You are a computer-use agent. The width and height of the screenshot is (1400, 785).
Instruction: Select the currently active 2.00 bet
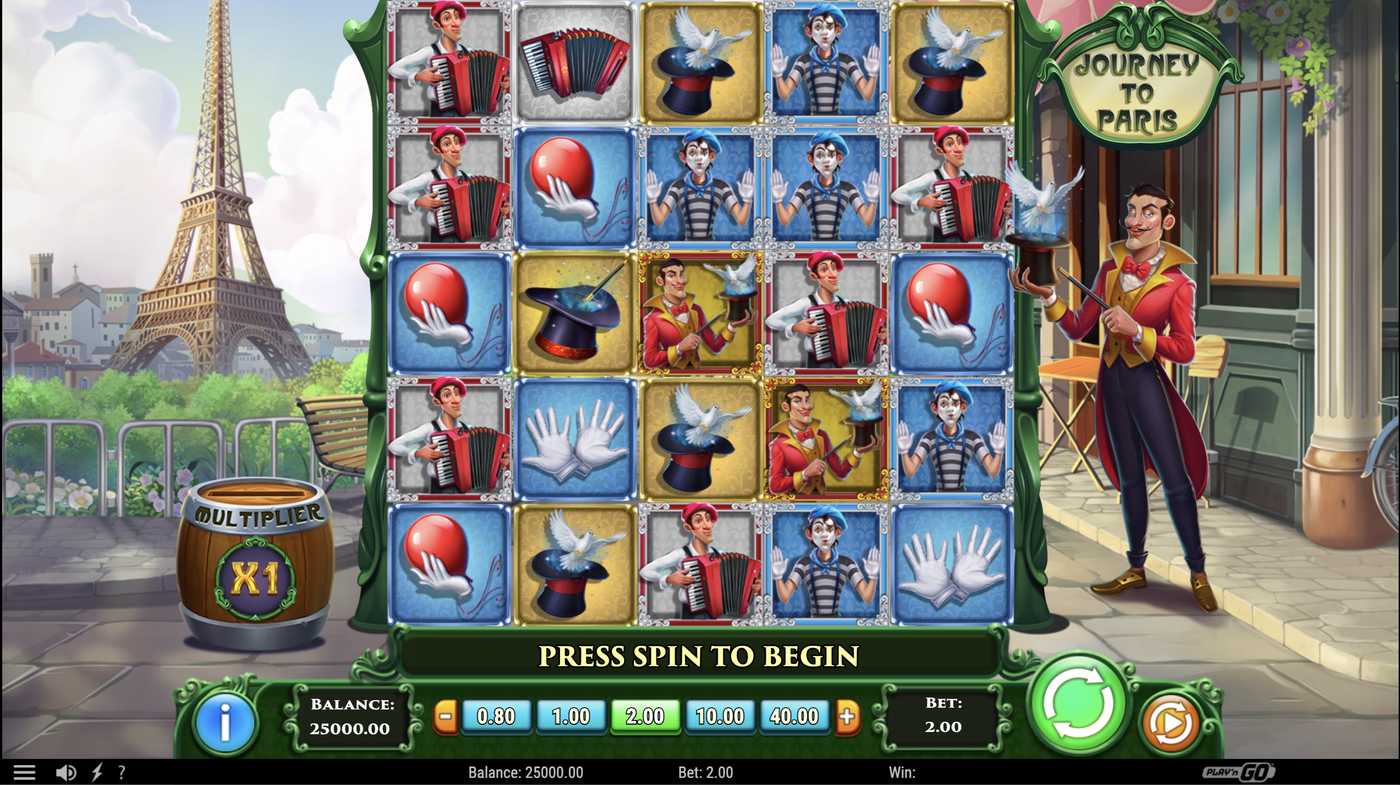coord(645,716)
